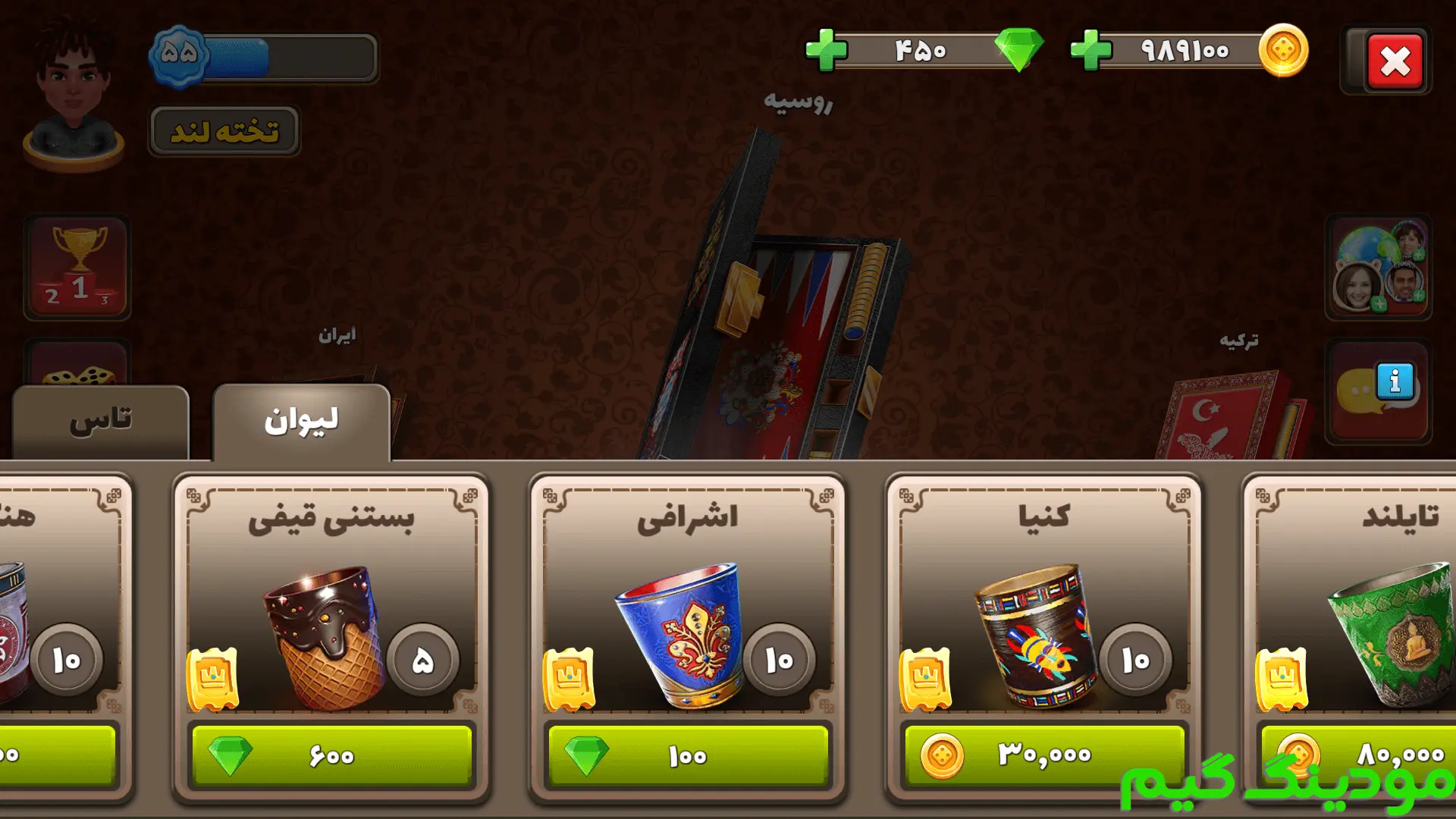Switch to the تاس (dice) tab
This screenshot has height=819, width=1456.
(101, 422)
